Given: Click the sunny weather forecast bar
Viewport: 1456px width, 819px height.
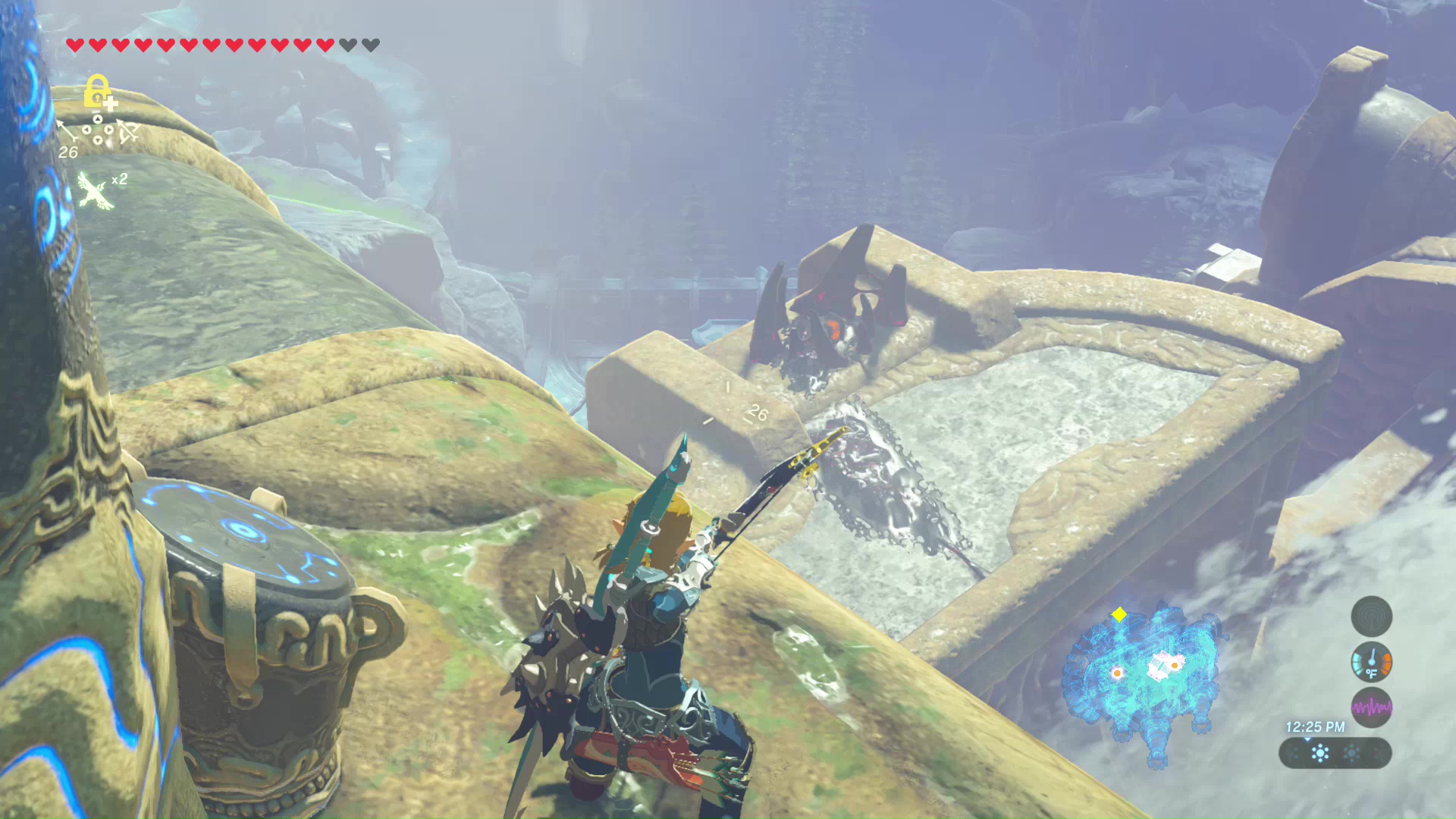Looking at the screenshot, I should 1335,754.
